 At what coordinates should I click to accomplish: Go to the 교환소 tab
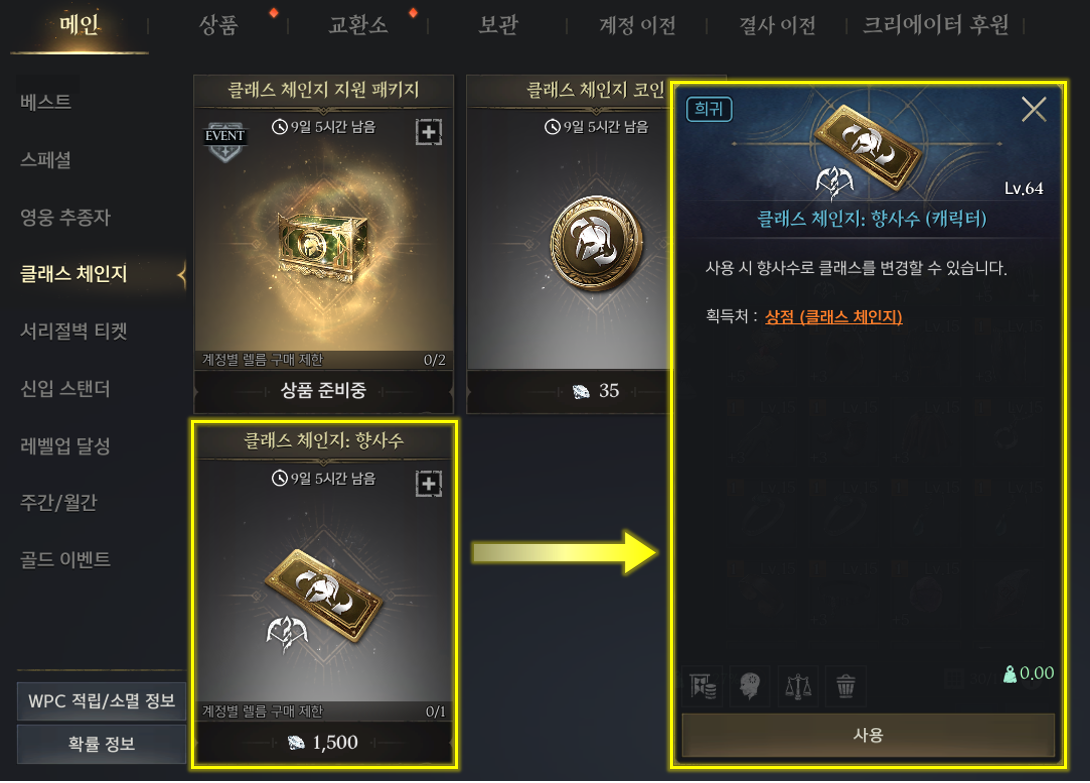(357, 25)
